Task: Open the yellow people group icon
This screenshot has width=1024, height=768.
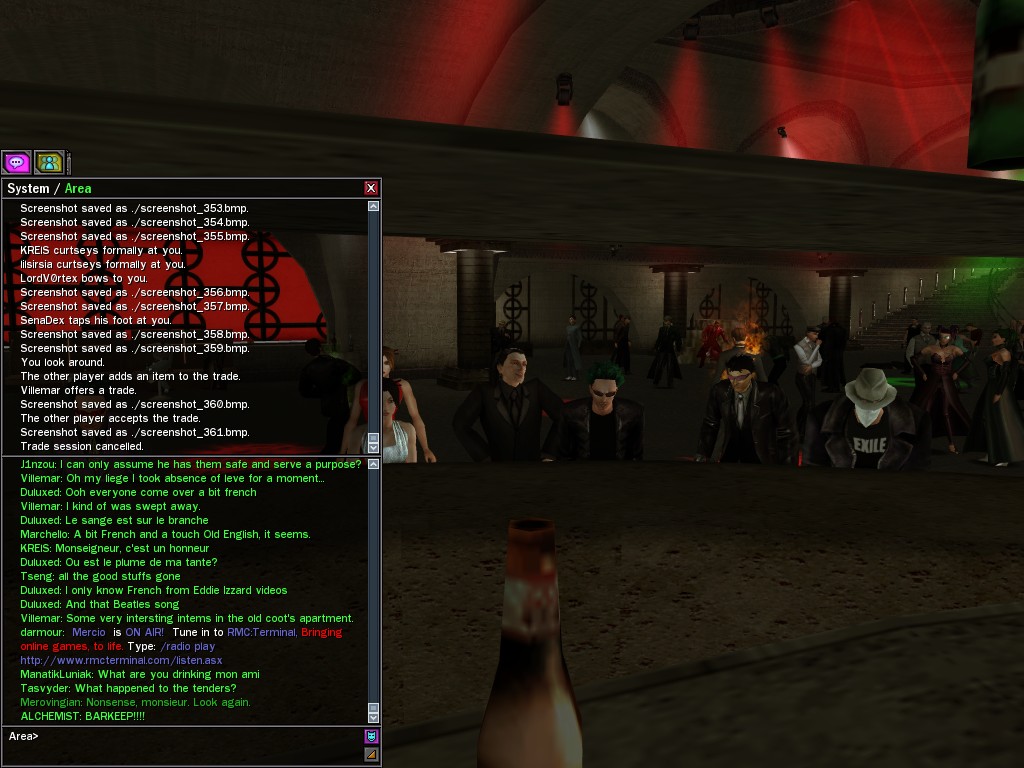Action: click(49, 162)
